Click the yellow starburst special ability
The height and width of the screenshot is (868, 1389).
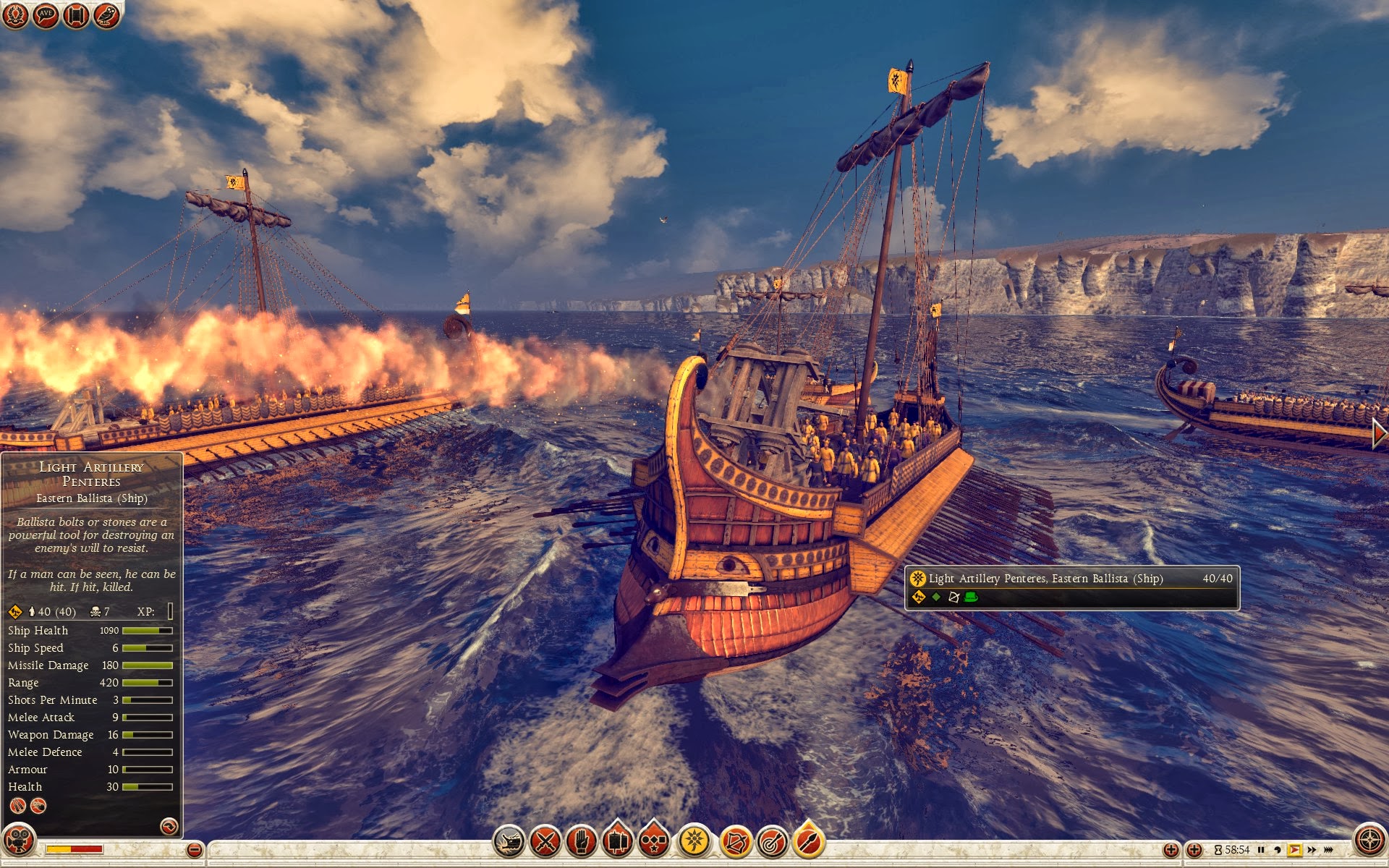tap(694, 841)
